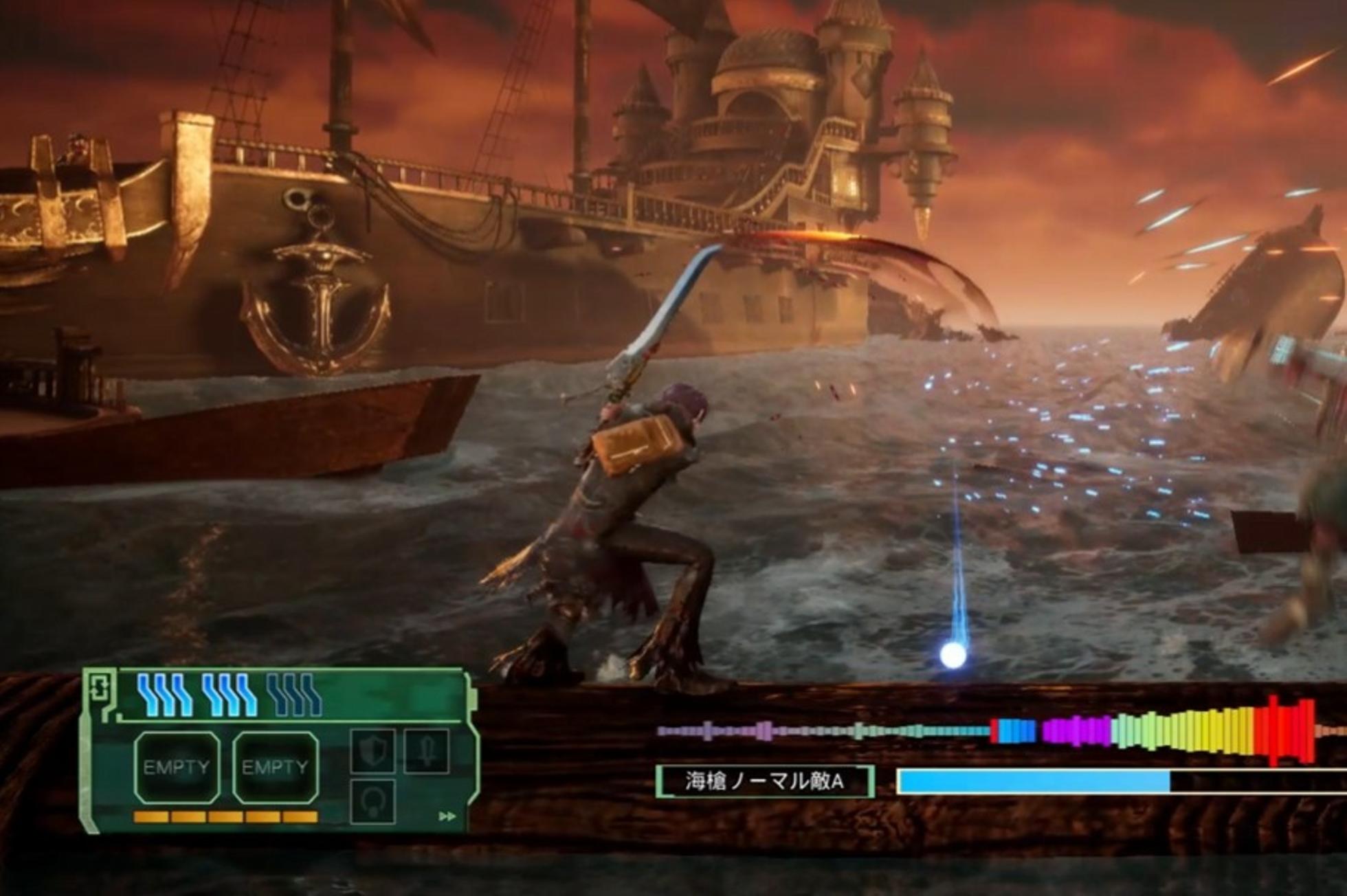Click the double-arrow fast-forward icon
Image resolution: width=1347 pixels, height=896 pixels.
(x=447, y=816)
